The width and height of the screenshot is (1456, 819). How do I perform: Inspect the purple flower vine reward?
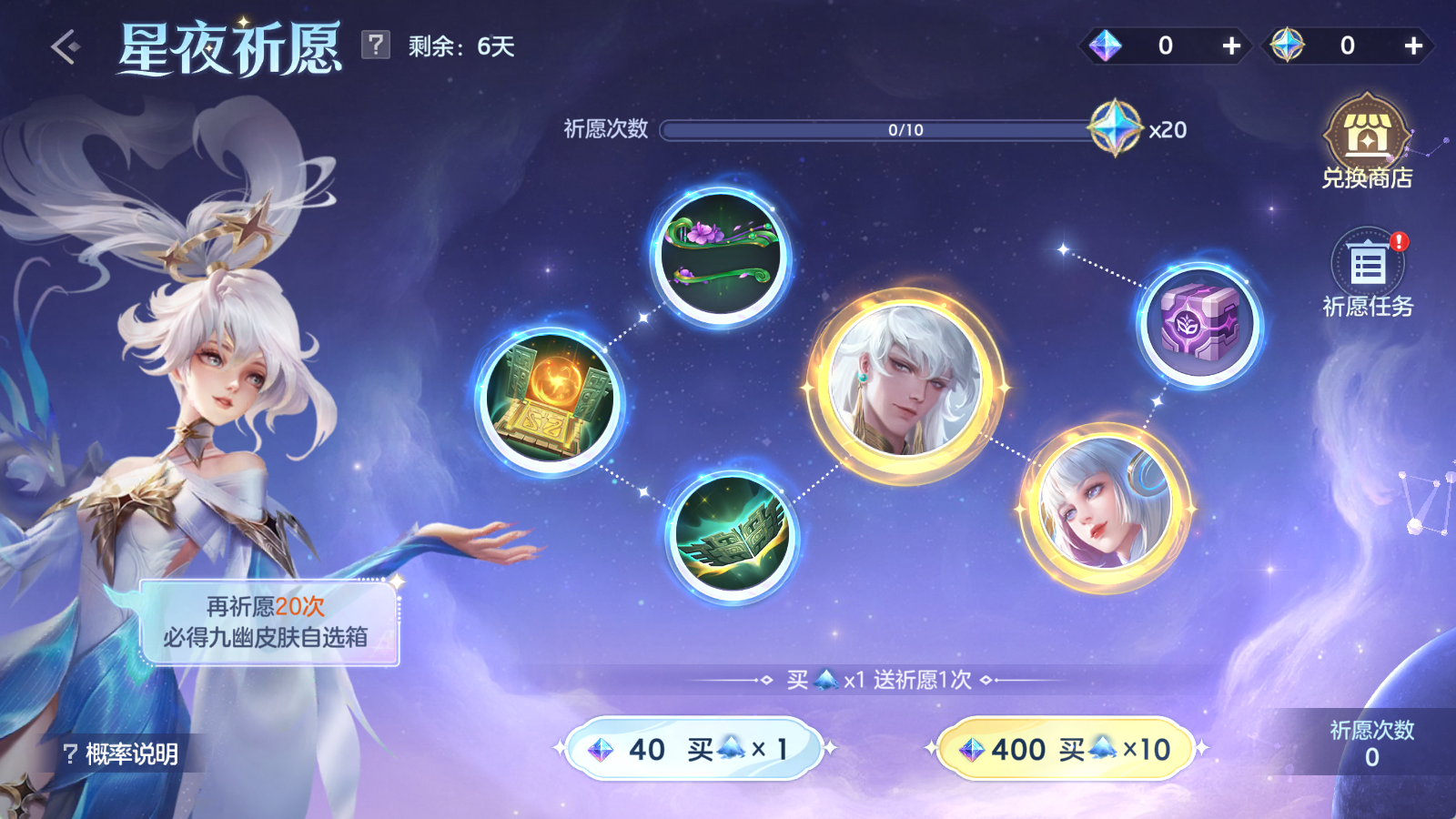pyautogui.click(x=721, y=256)
